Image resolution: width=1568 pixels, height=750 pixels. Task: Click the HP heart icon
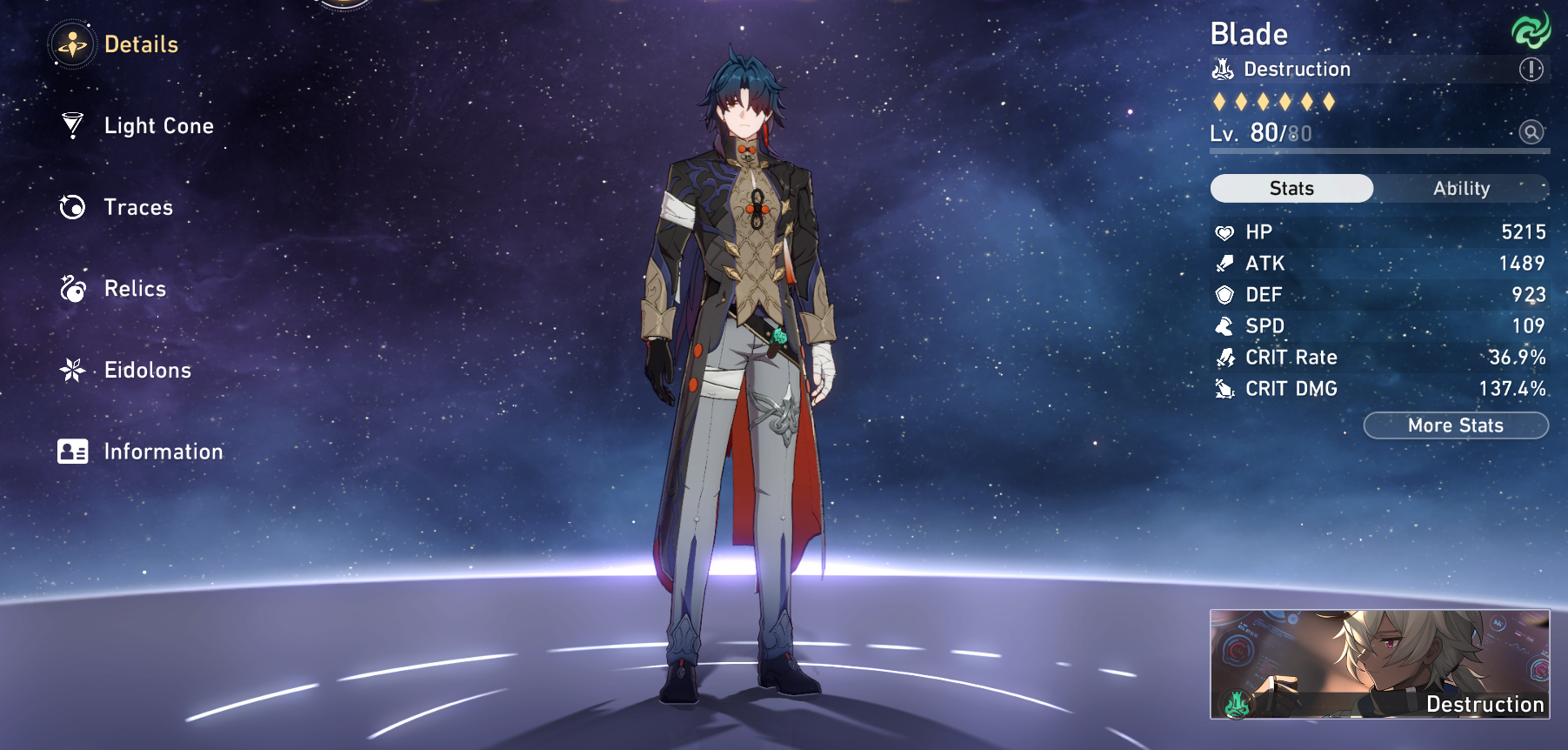(1225, 231)
